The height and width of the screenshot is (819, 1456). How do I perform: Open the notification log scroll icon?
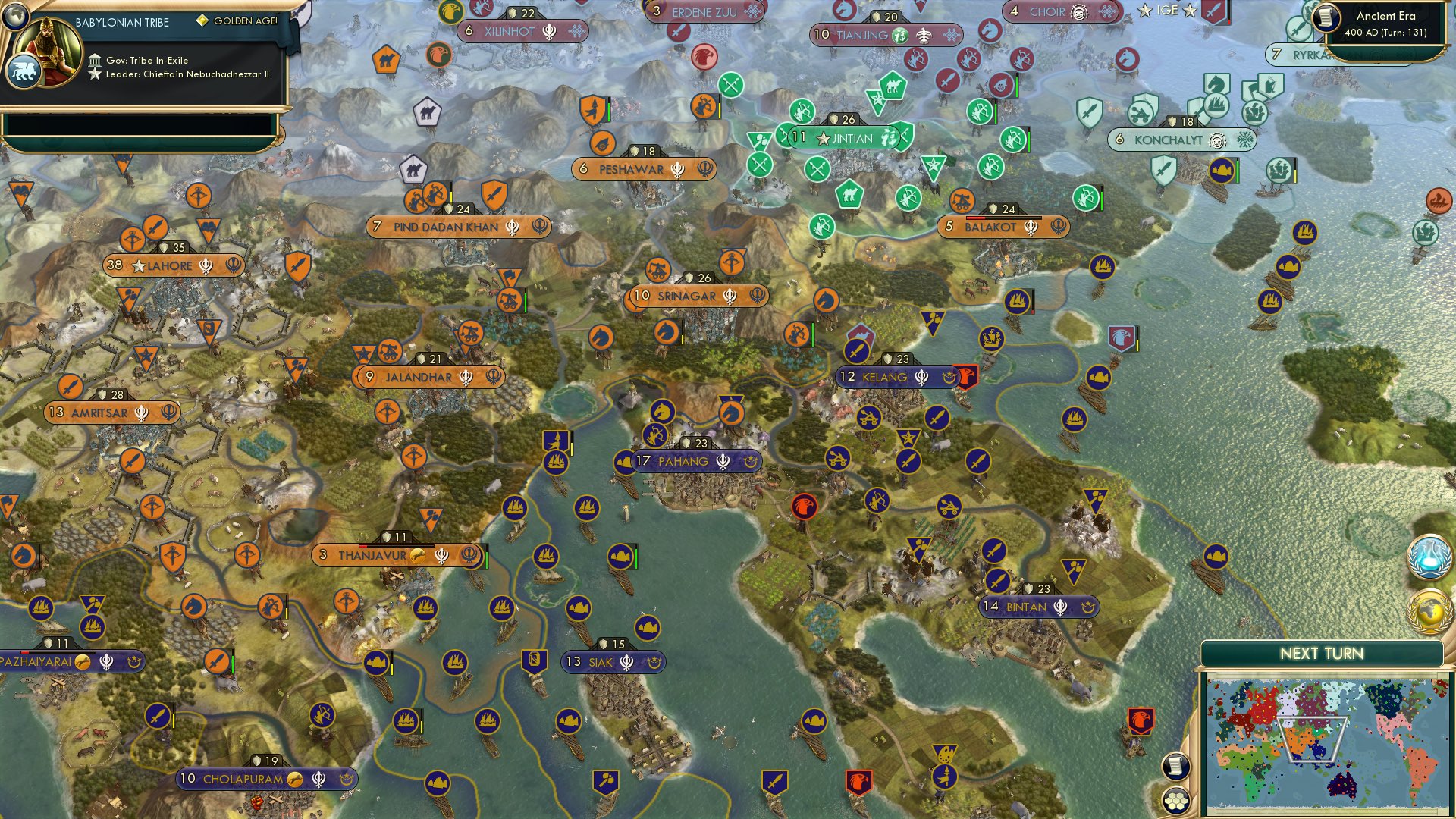(x=1175, y=766)
